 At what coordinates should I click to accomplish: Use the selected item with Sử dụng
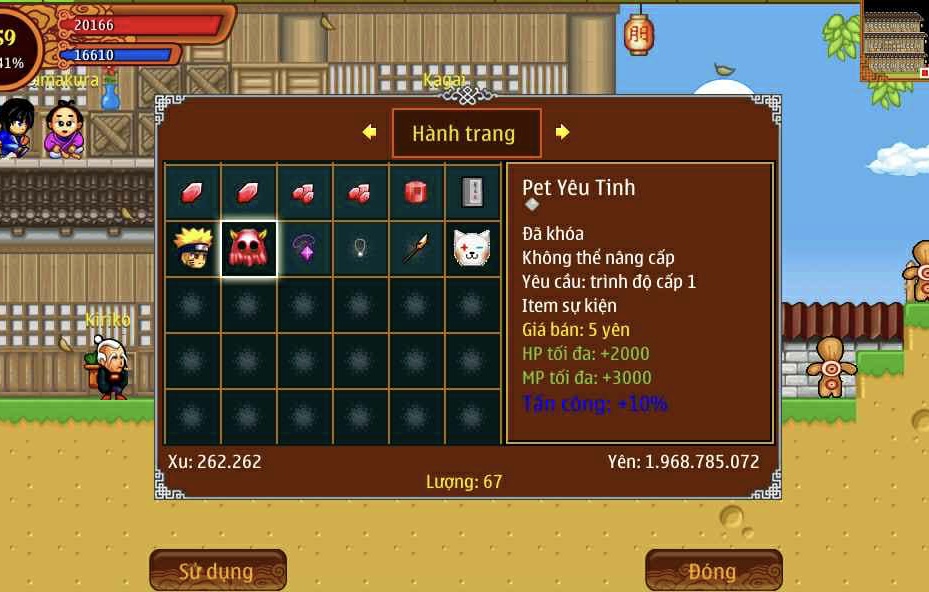tap(217, 571)
